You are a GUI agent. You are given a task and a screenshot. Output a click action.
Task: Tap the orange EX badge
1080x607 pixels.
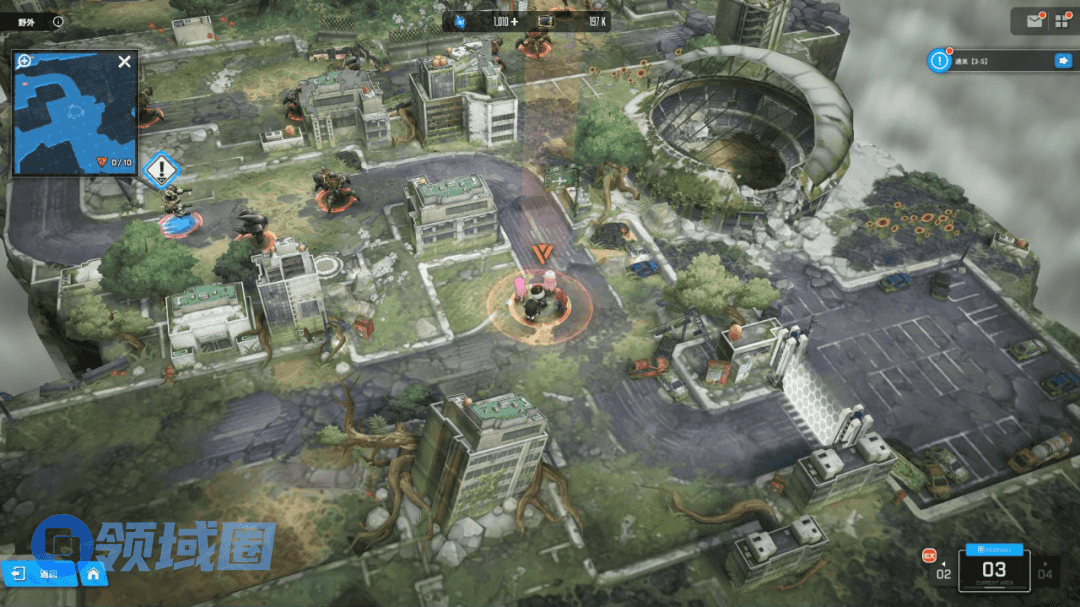coord(928,555)
